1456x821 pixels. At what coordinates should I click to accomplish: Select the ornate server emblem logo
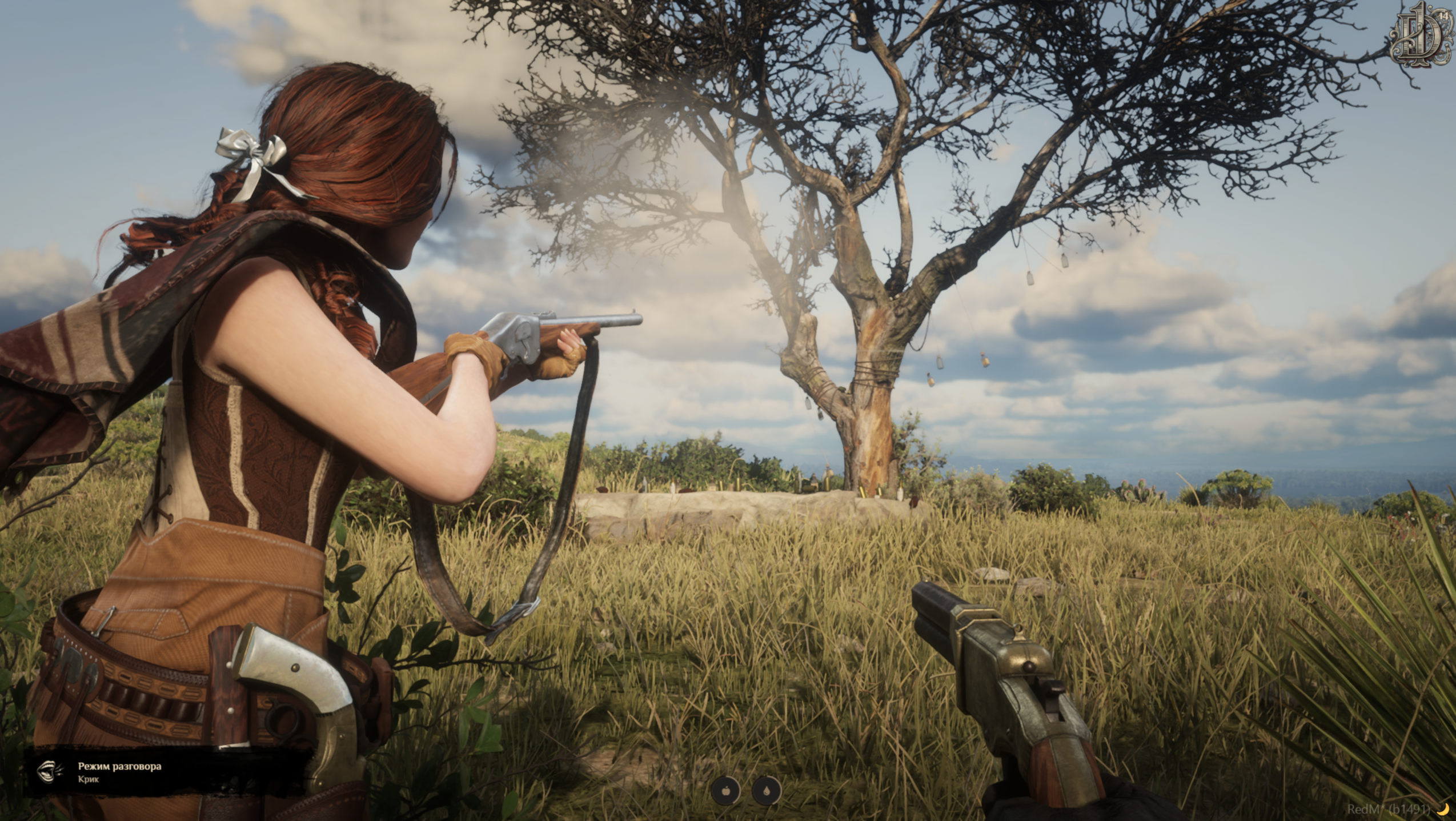[1422, 41]
